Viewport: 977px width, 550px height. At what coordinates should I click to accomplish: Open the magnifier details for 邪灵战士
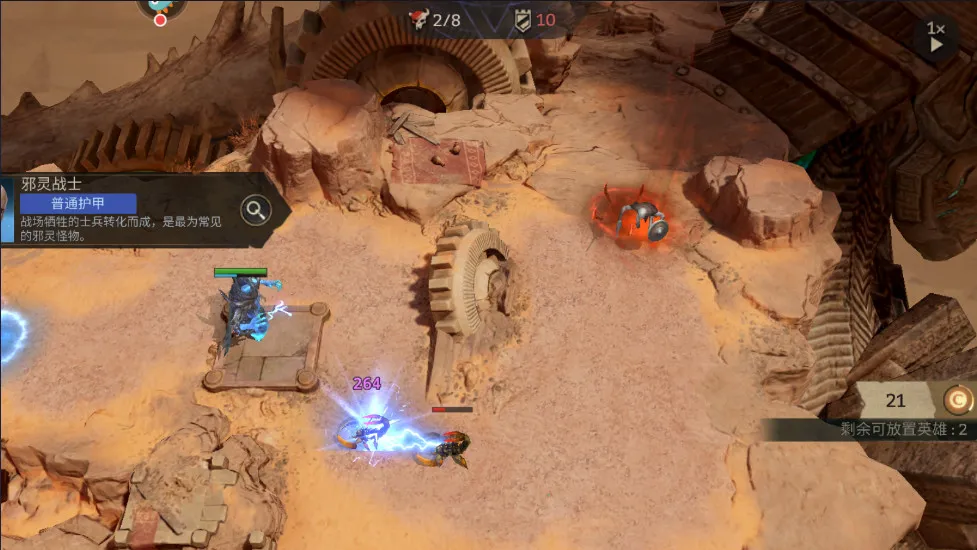(x=256, y=210)
